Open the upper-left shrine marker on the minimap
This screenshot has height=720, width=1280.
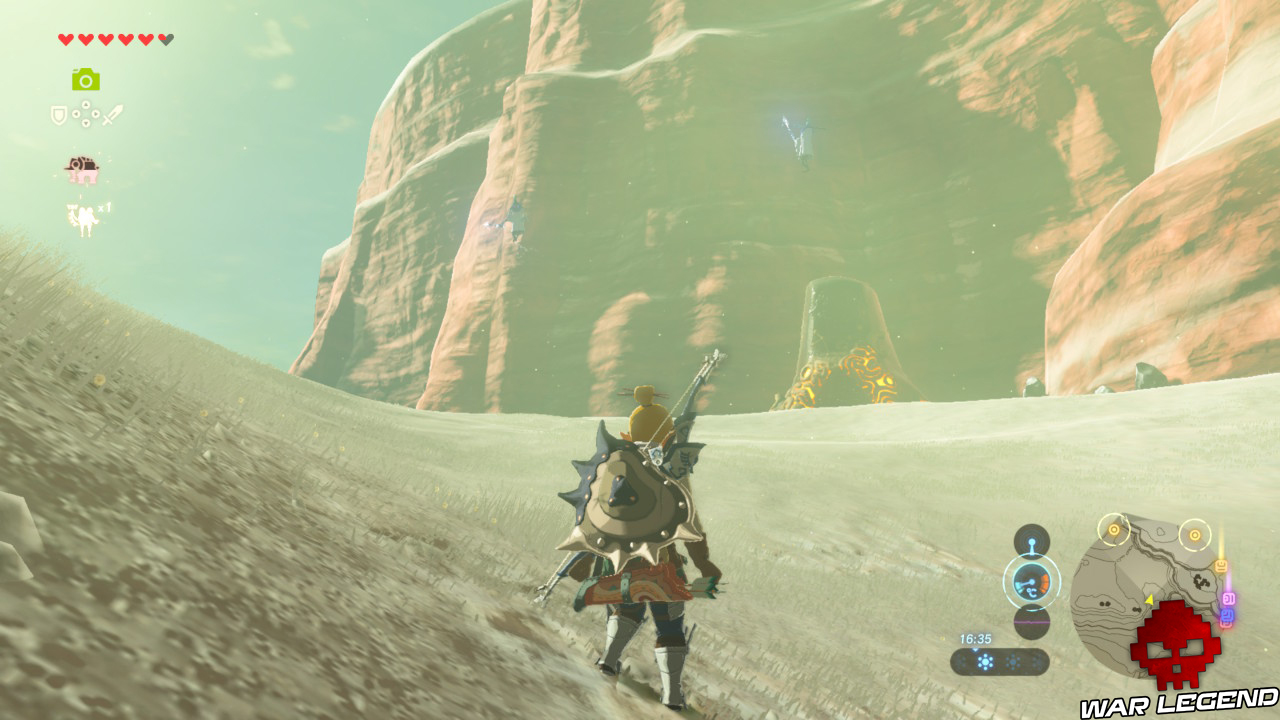click(x=1114, y=531)
